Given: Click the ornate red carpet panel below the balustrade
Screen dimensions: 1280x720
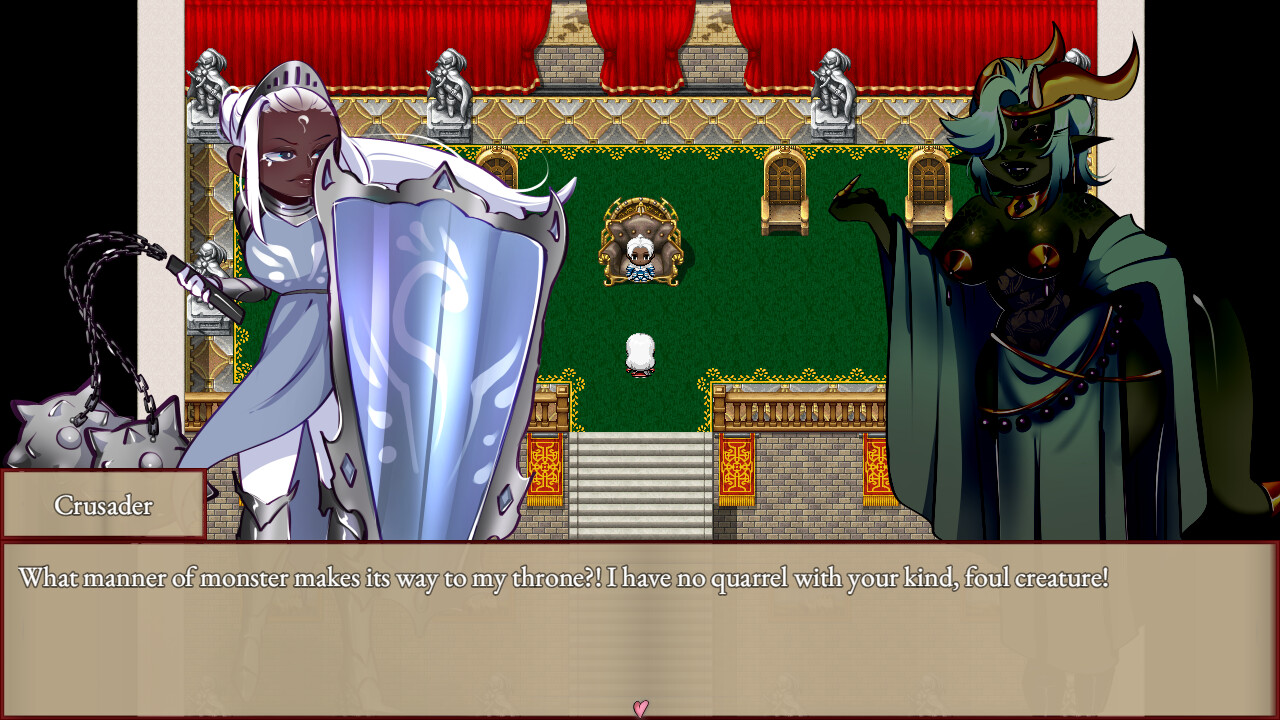Looking at the screenshot, I should [x=735, y=470].
